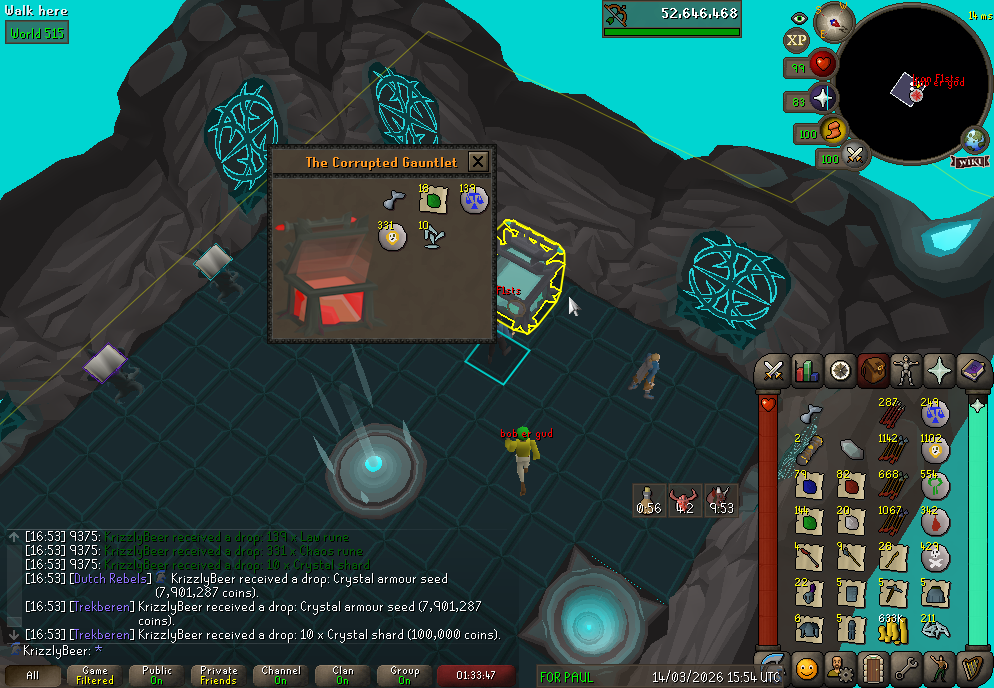
Task: Show All chat messages
Action: [x=33, y=676]
